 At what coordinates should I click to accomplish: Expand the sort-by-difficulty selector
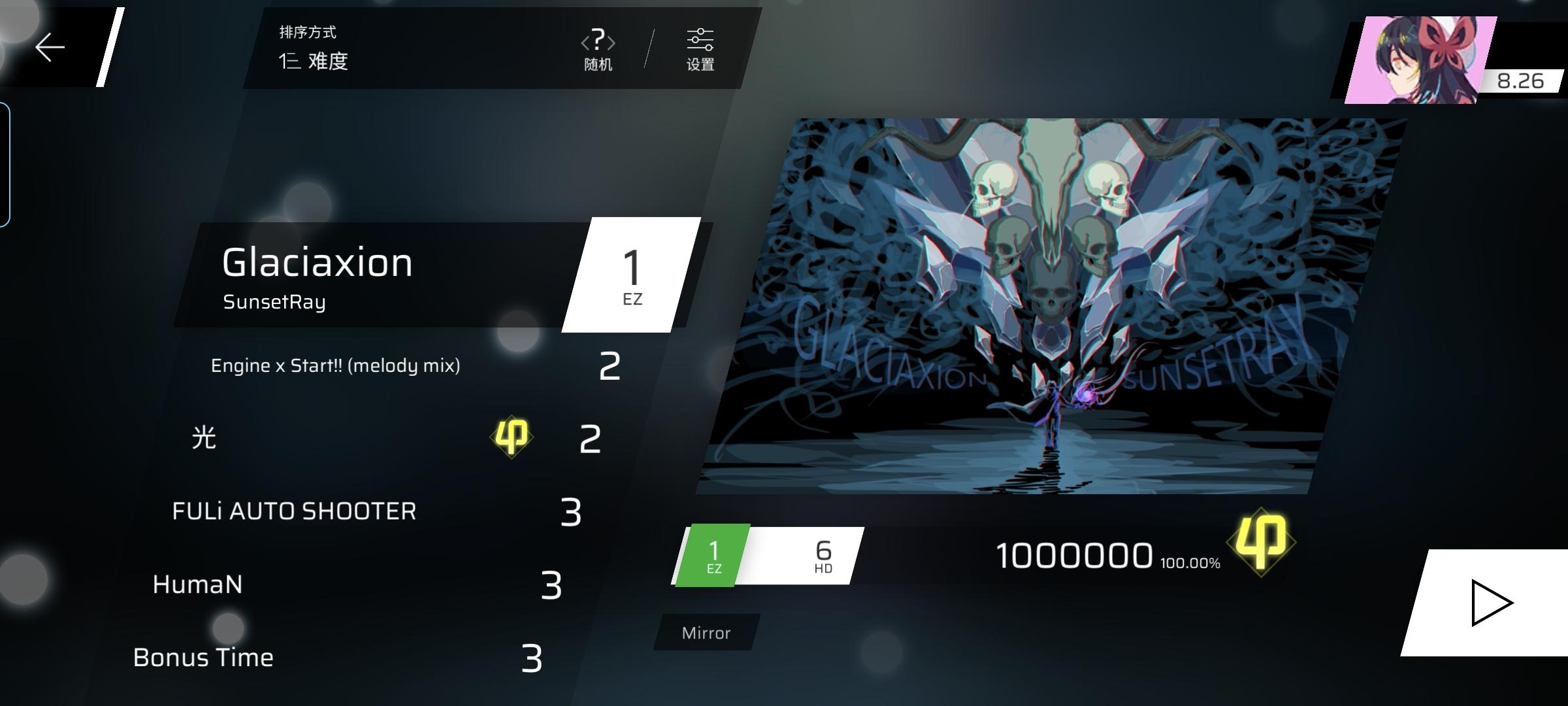314,63
